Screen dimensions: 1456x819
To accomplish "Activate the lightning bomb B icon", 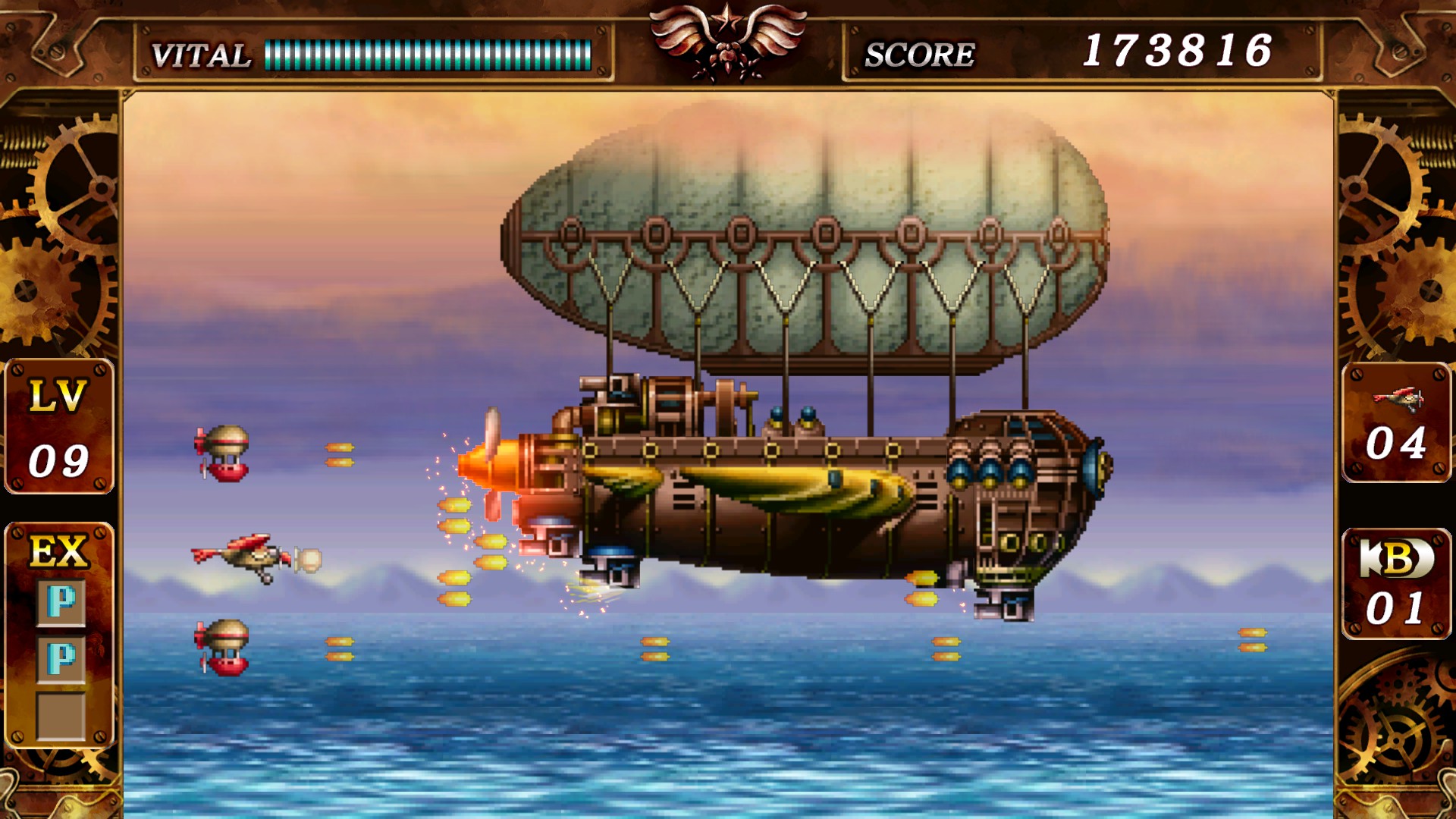I will click(1396, 559).
